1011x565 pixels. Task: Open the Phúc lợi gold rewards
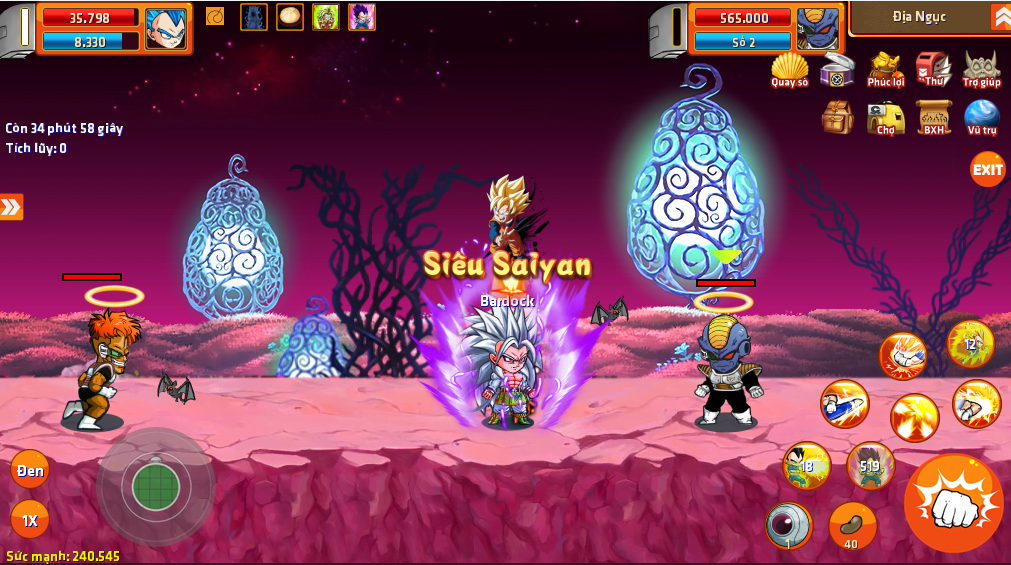[x=885, y=69]
